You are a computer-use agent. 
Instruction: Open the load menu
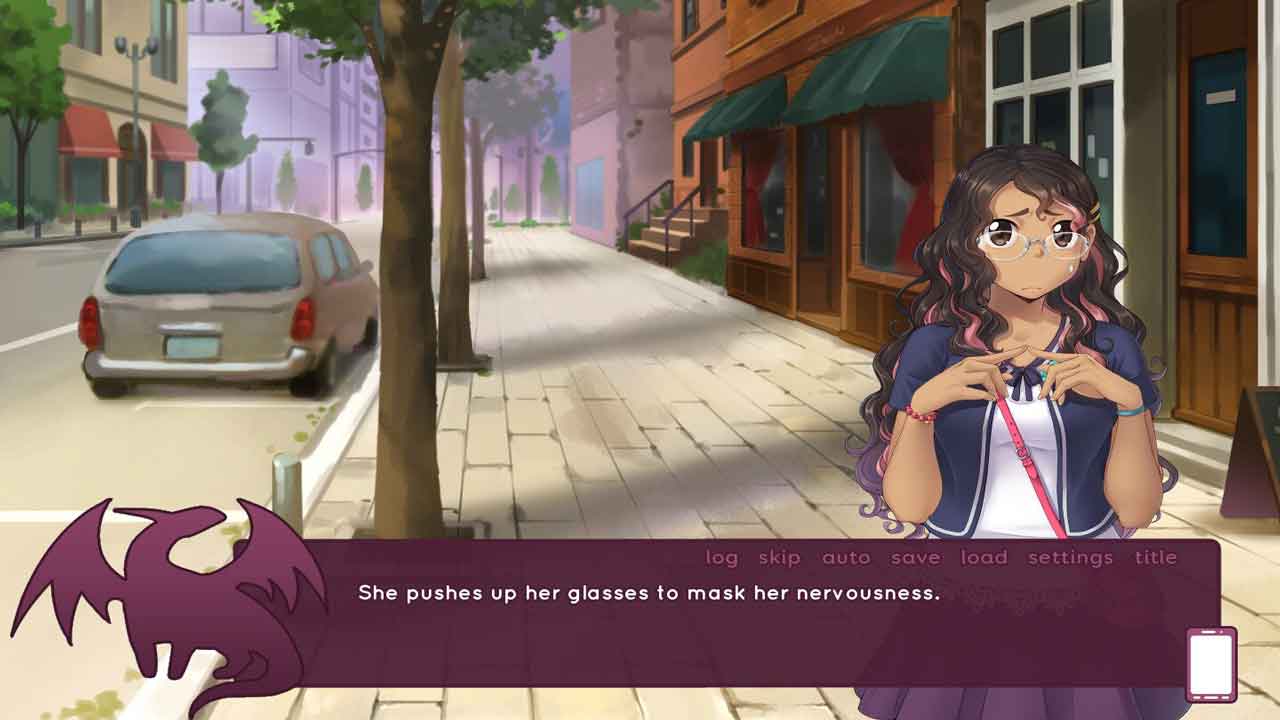[x=984, y=558]
